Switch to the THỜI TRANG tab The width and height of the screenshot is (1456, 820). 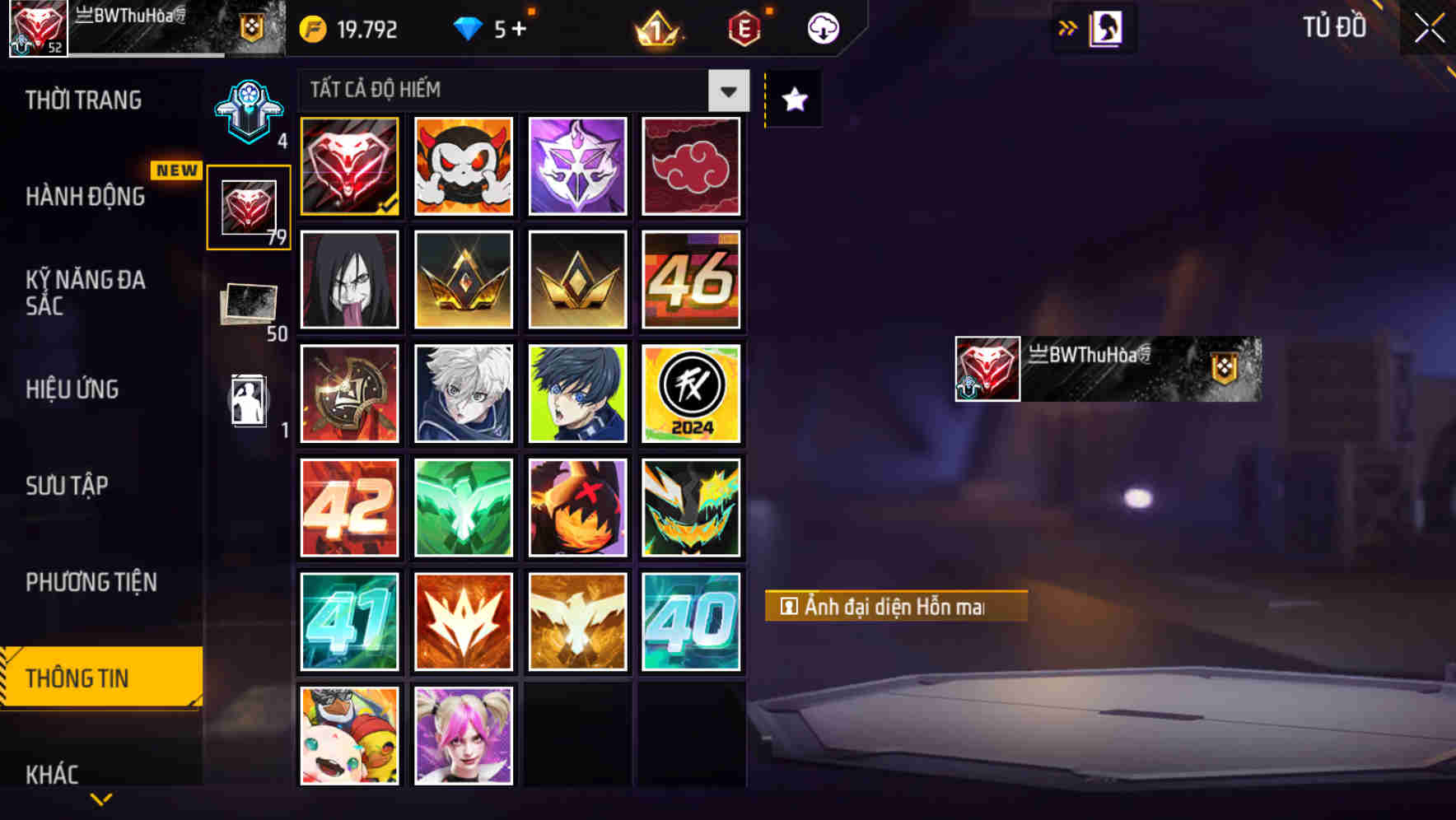(83, 100)
